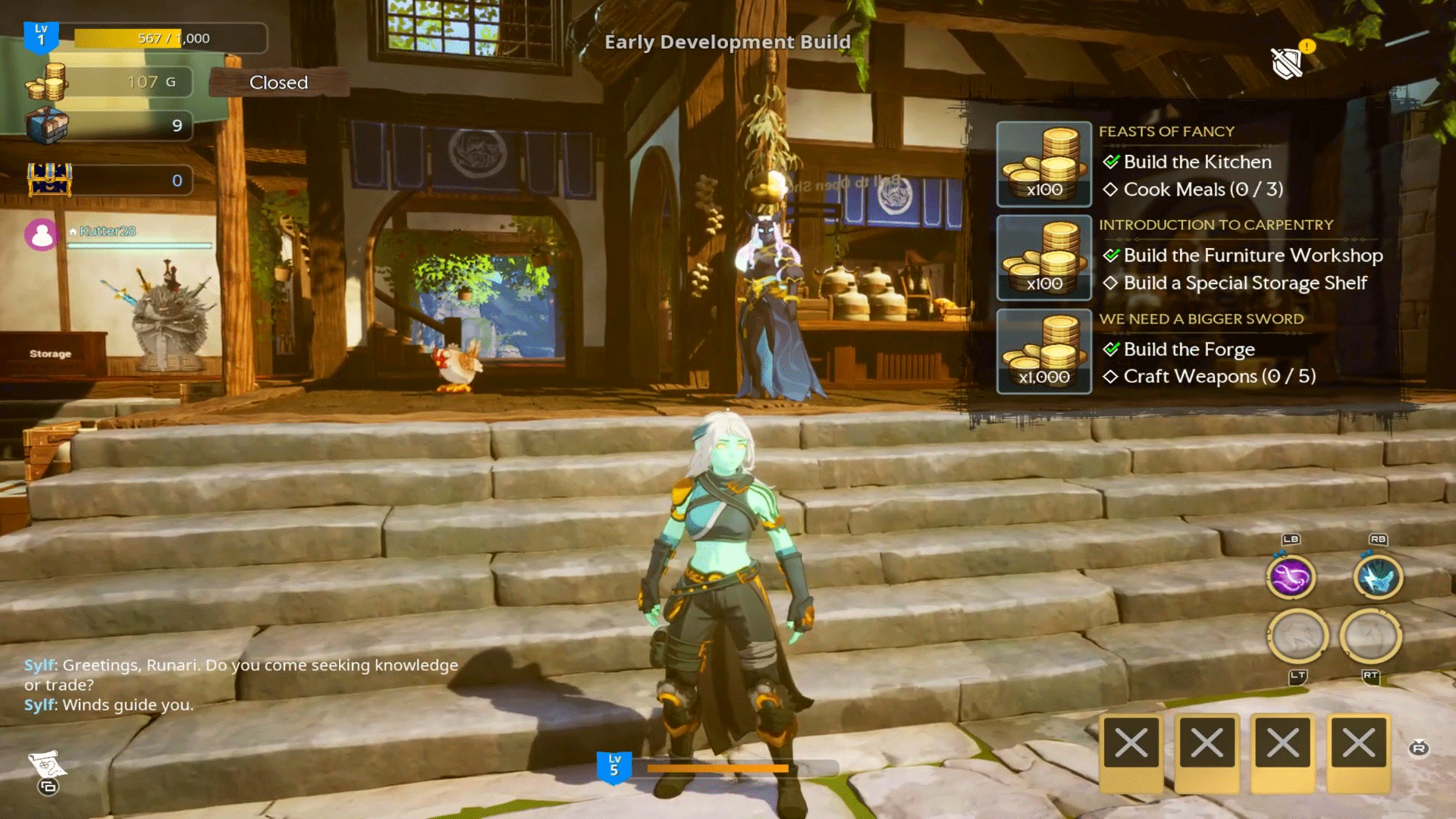Viewport: 1456px width, 819px height.
Task: Click the Closed shop status sign
Action: pos(278,82)
